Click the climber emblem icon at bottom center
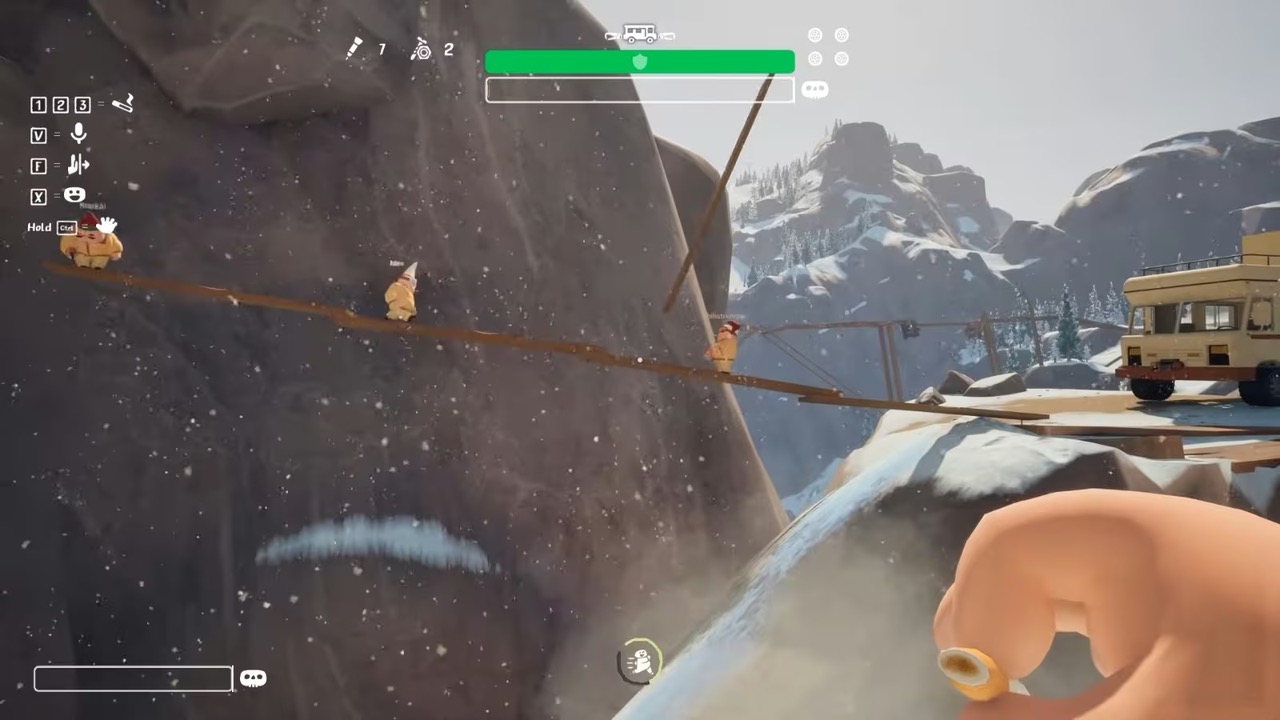This screenshot has width=1280, height=720. (x=639, y=661)
